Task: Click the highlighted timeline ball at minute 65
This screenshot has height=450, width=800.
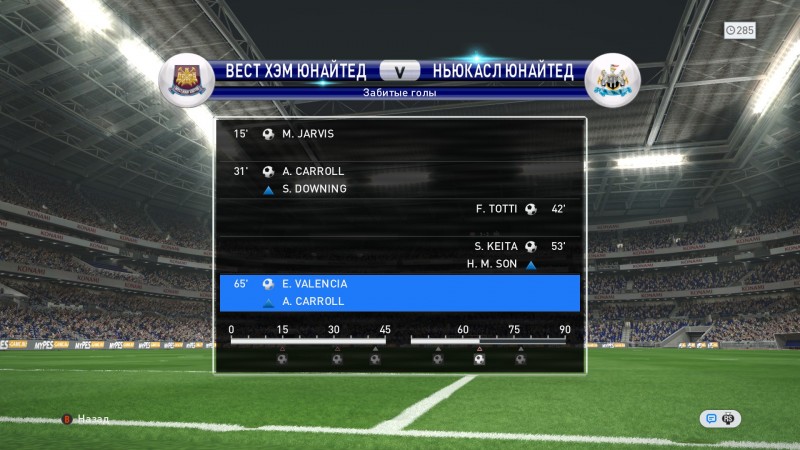Action: click(x=479, y=358)
